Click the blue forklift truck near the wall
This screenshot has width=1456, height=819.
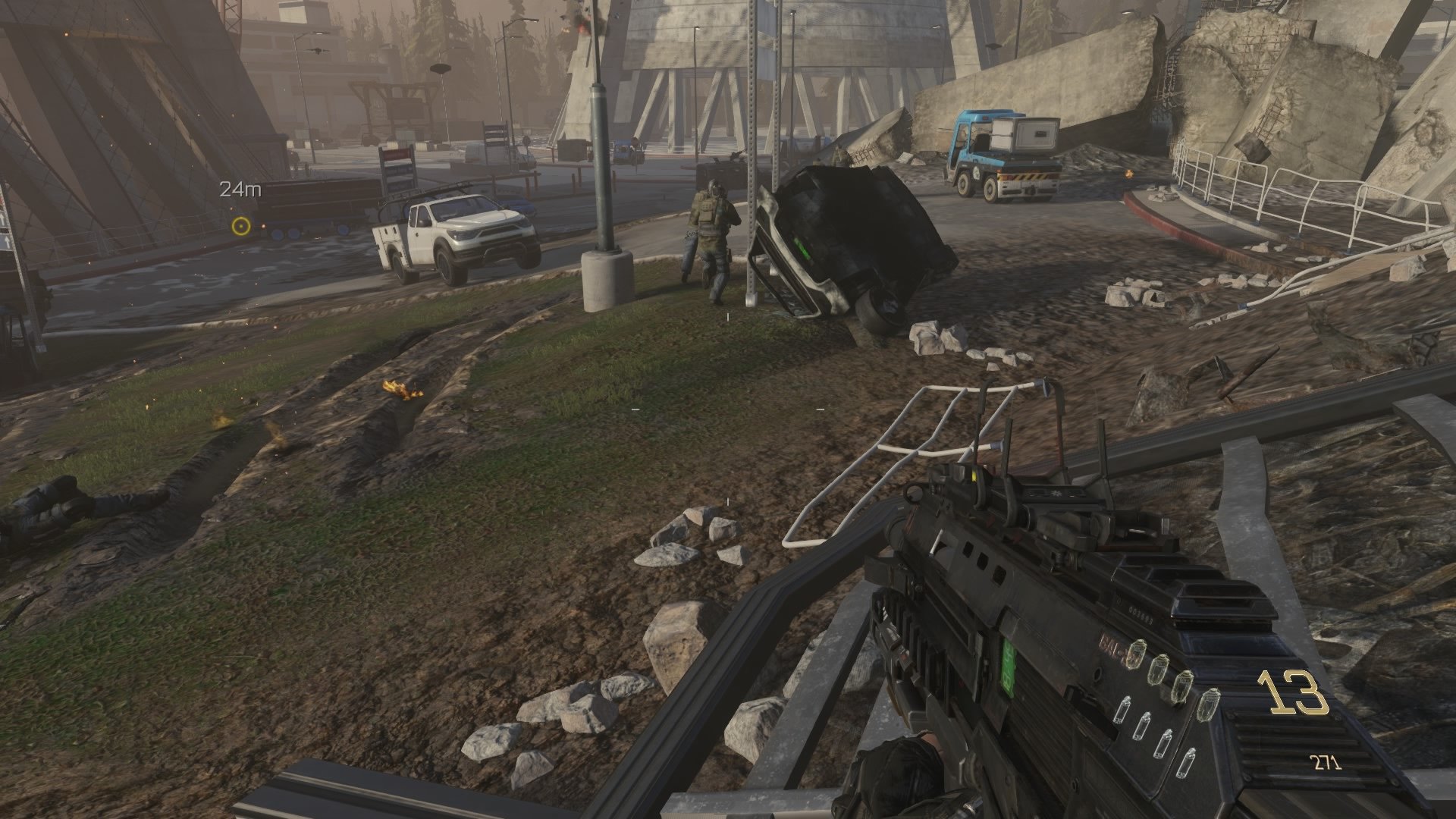point(1001,152)
